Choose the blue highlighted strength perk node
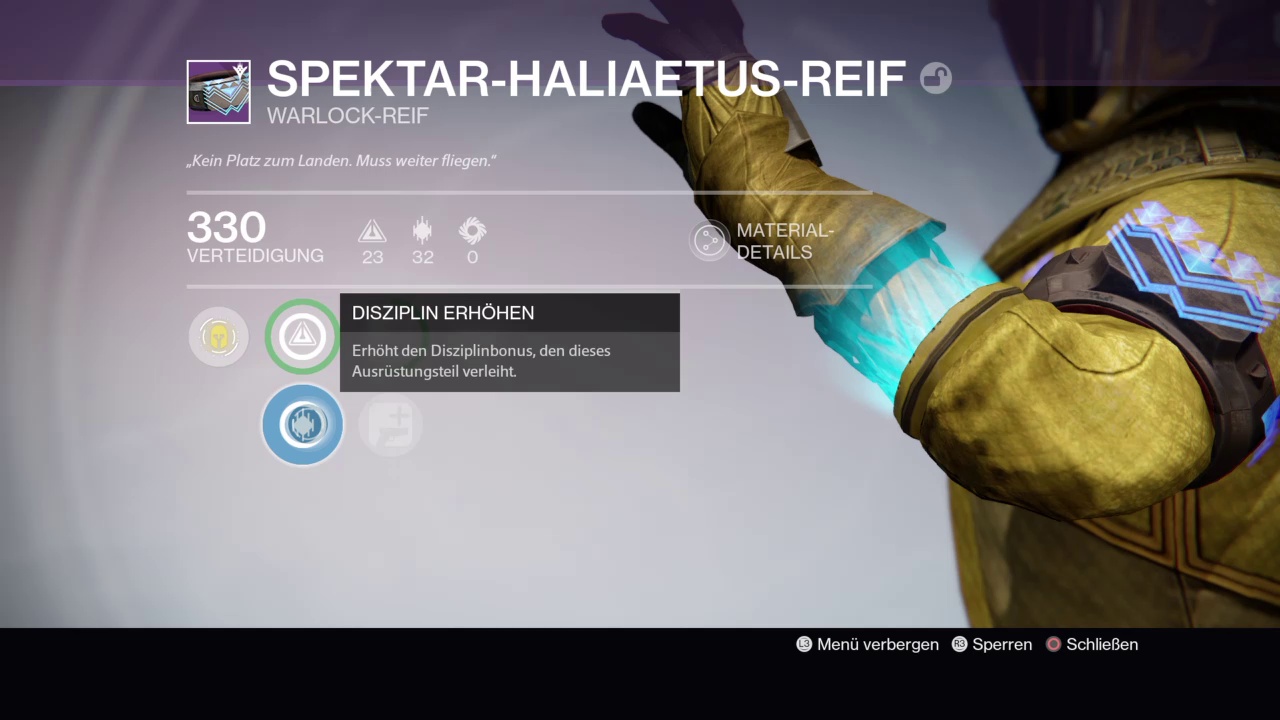The height and width of the screenshot is (720, 1280). click(302, 425)
